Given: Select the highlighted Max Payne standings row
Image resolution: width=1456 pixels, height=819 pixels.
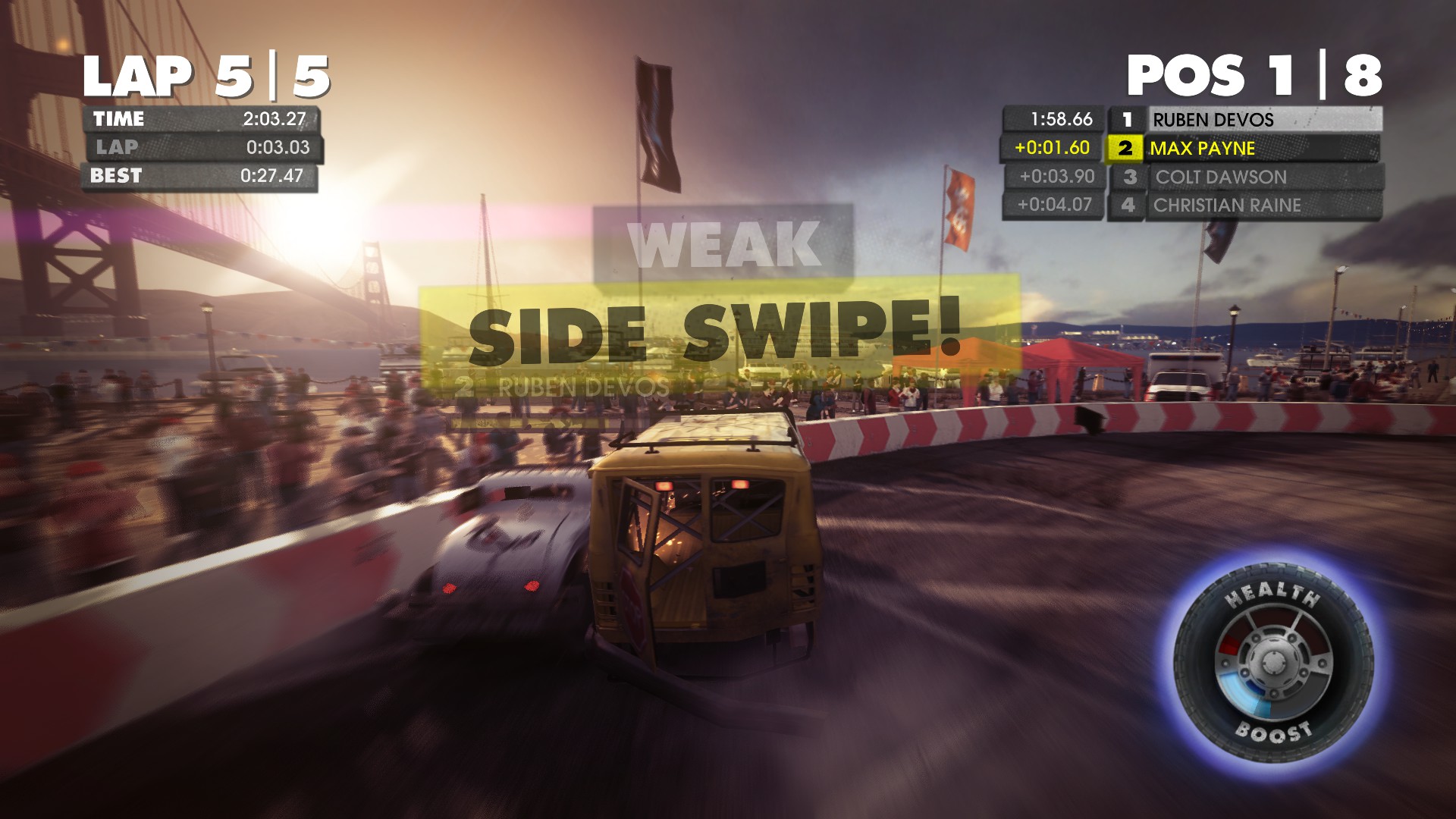Looking at the screenshot, I should click(1241, 149).
